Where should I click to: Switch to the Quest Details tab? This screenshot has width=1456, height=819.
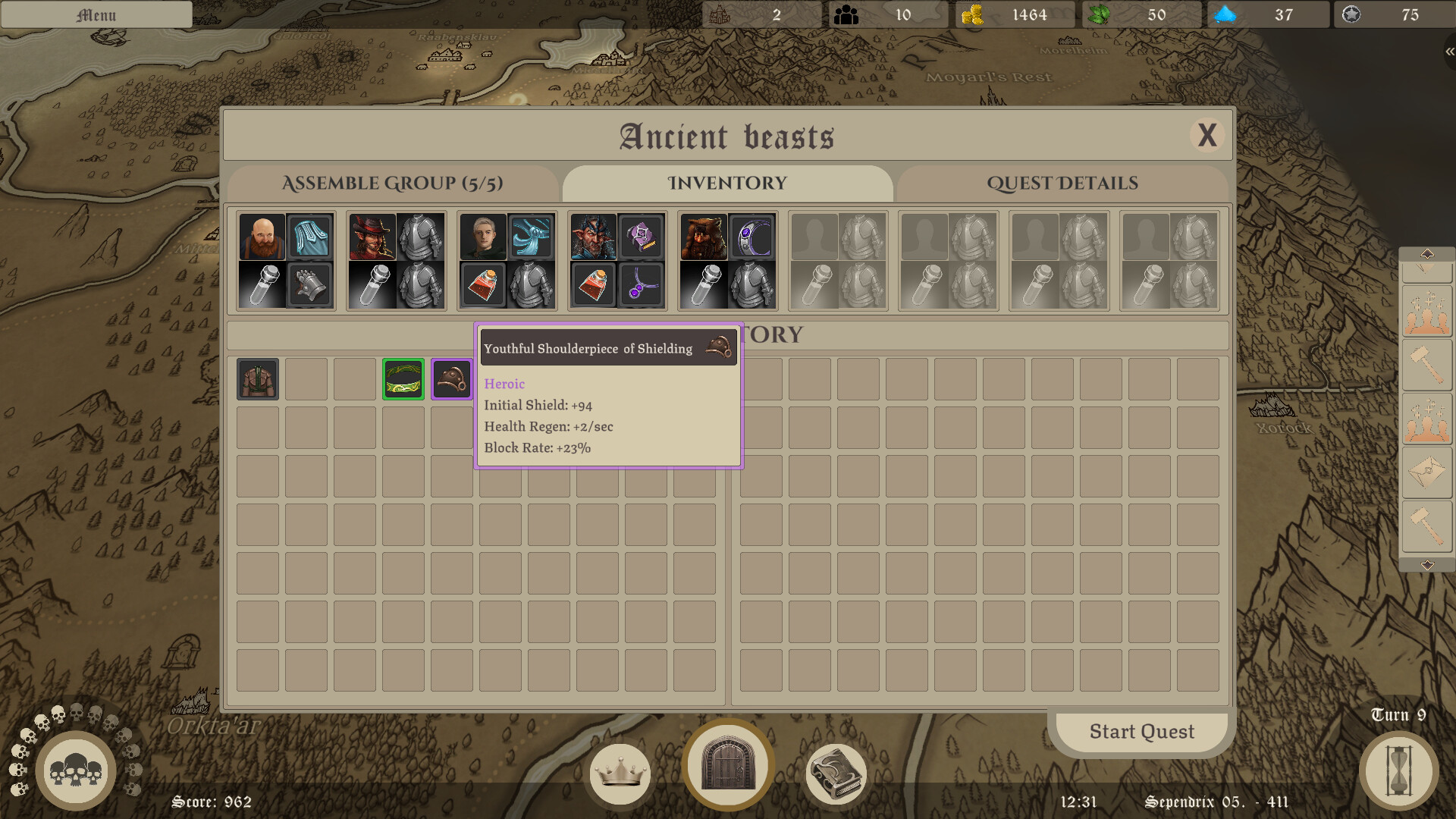(x=1062, y=184)
